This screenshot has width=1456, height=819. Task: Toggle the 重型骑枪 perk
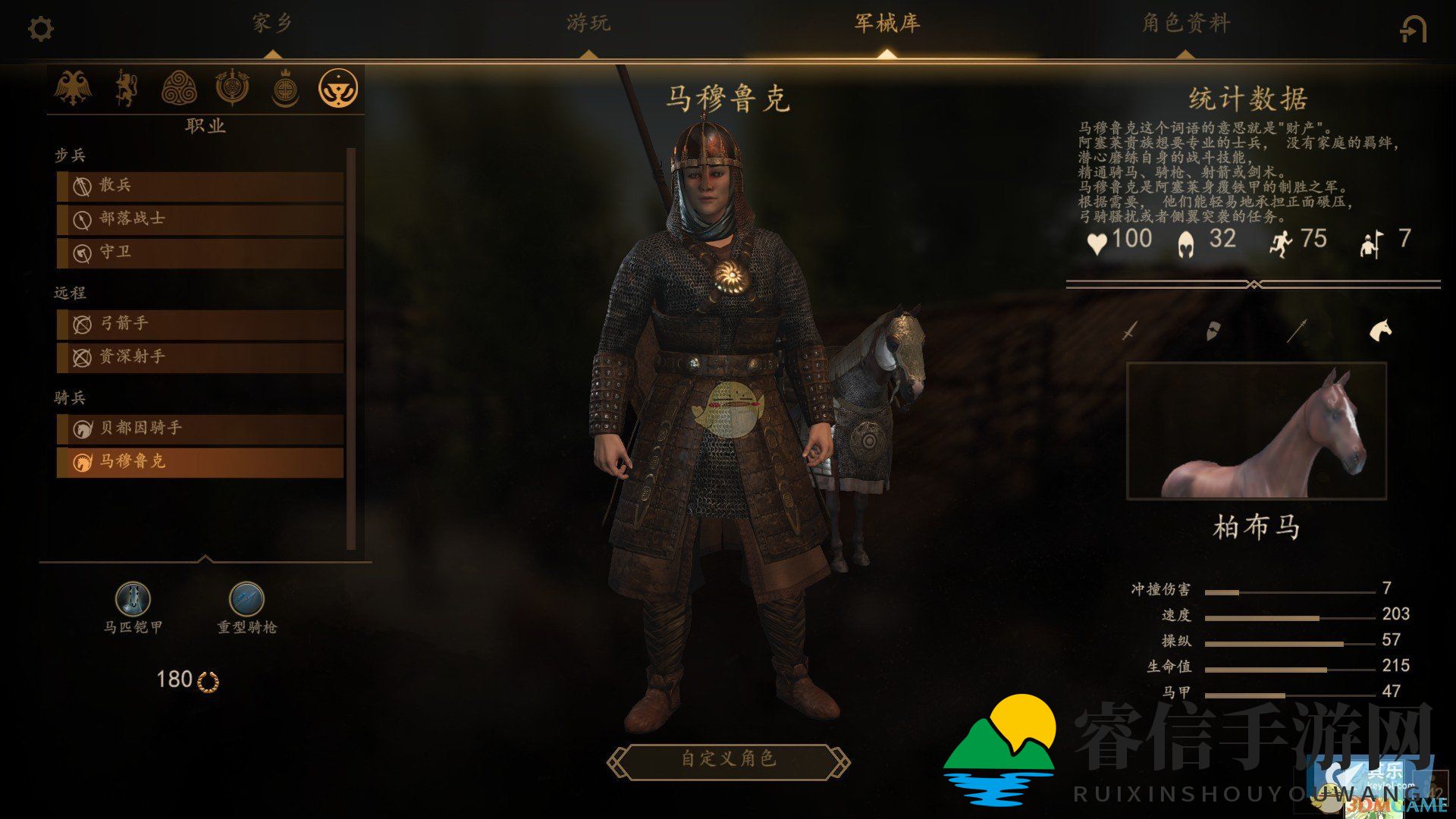[x=246, y=599]
